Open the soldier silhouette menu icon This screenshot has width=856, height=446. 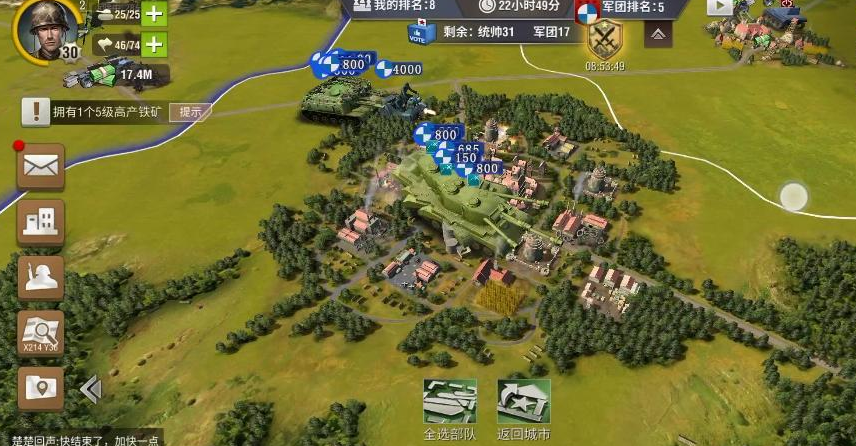pyautogui.click(x=41, y=277)
